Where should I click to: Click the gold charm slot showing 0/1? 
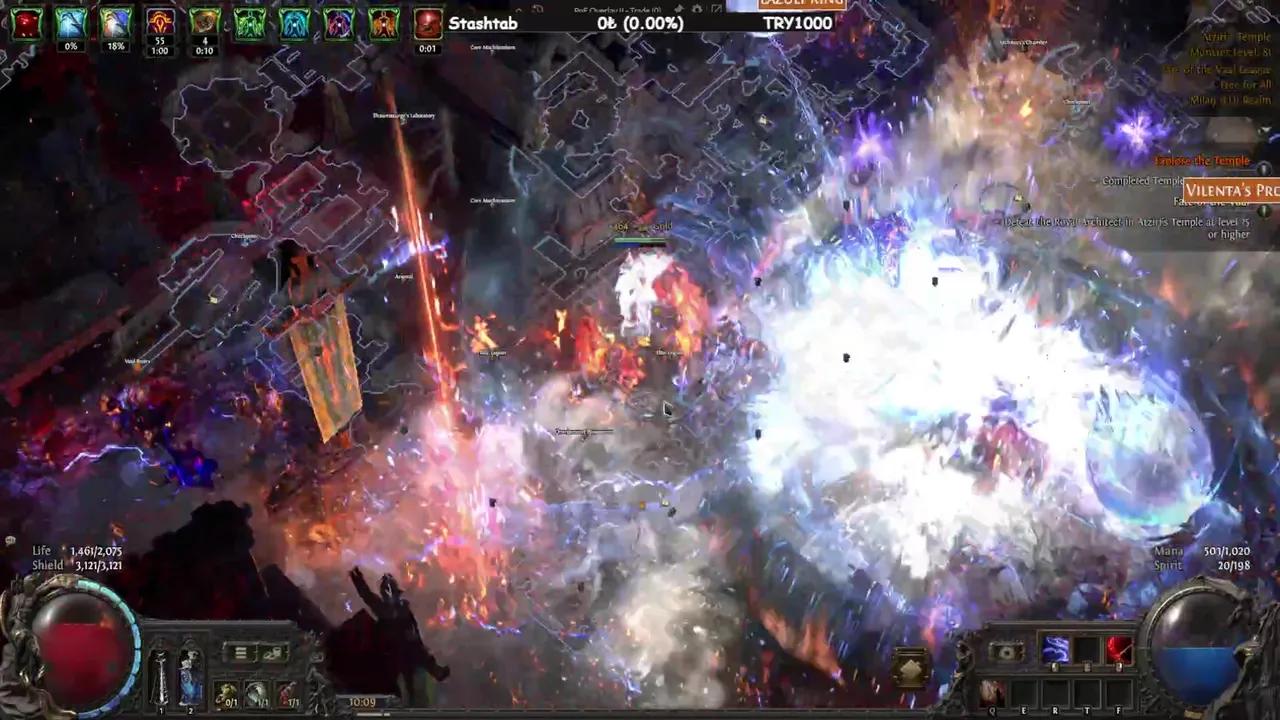tap(227, 694)
